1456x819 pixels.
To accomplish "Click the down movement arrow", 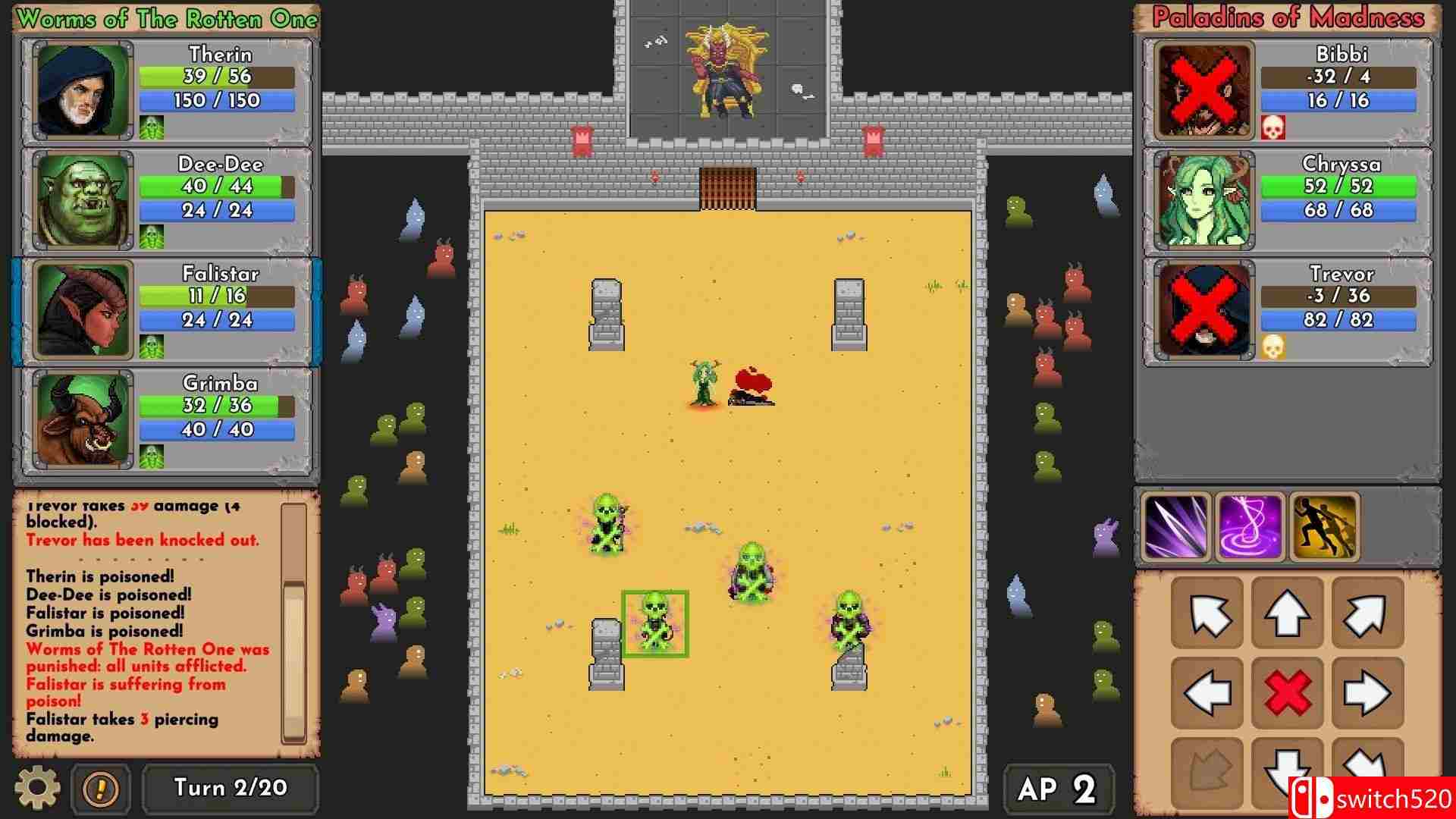I will (1287, 773).
